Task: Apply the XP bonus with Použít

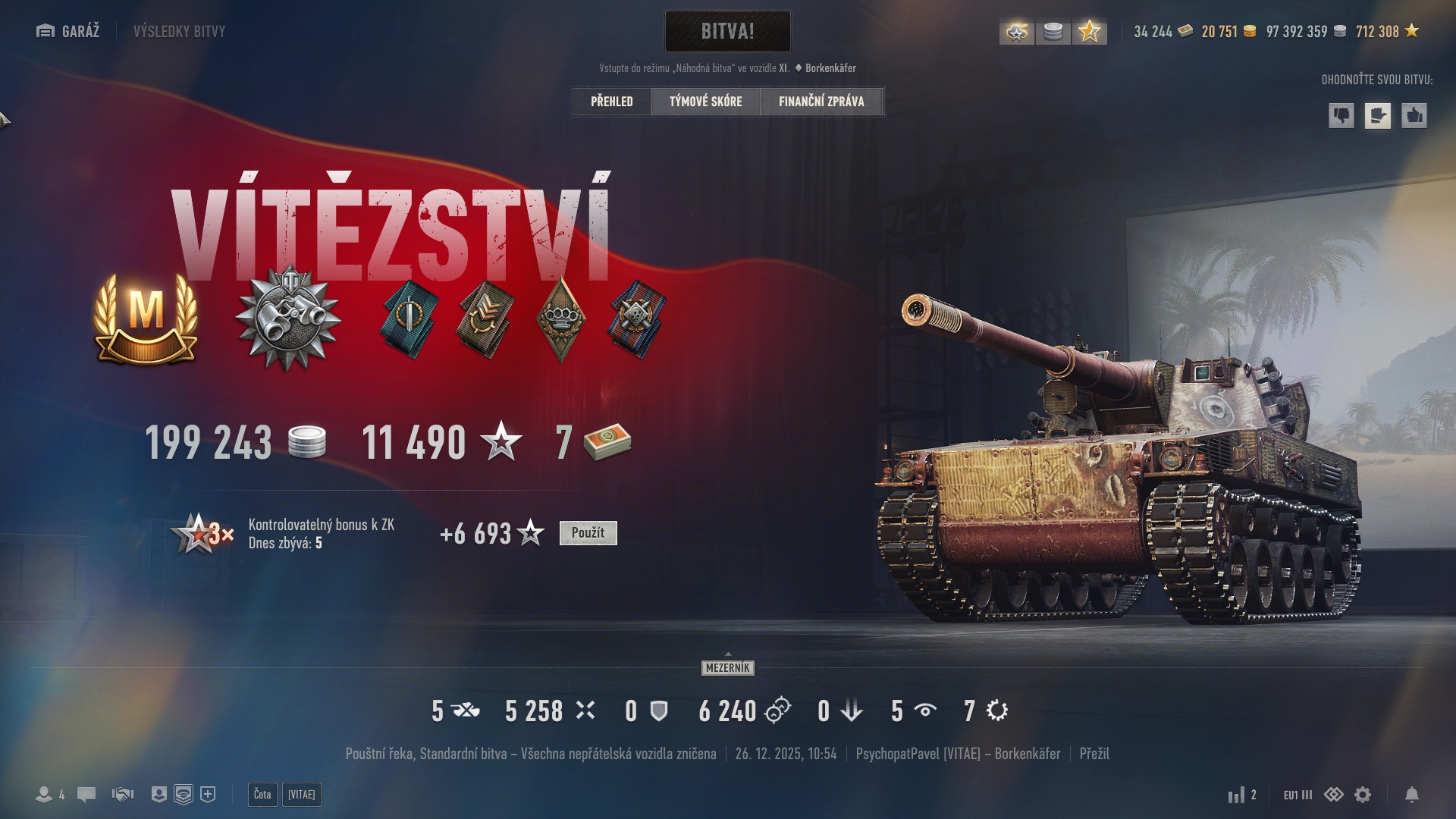Action: coord(588,533)
